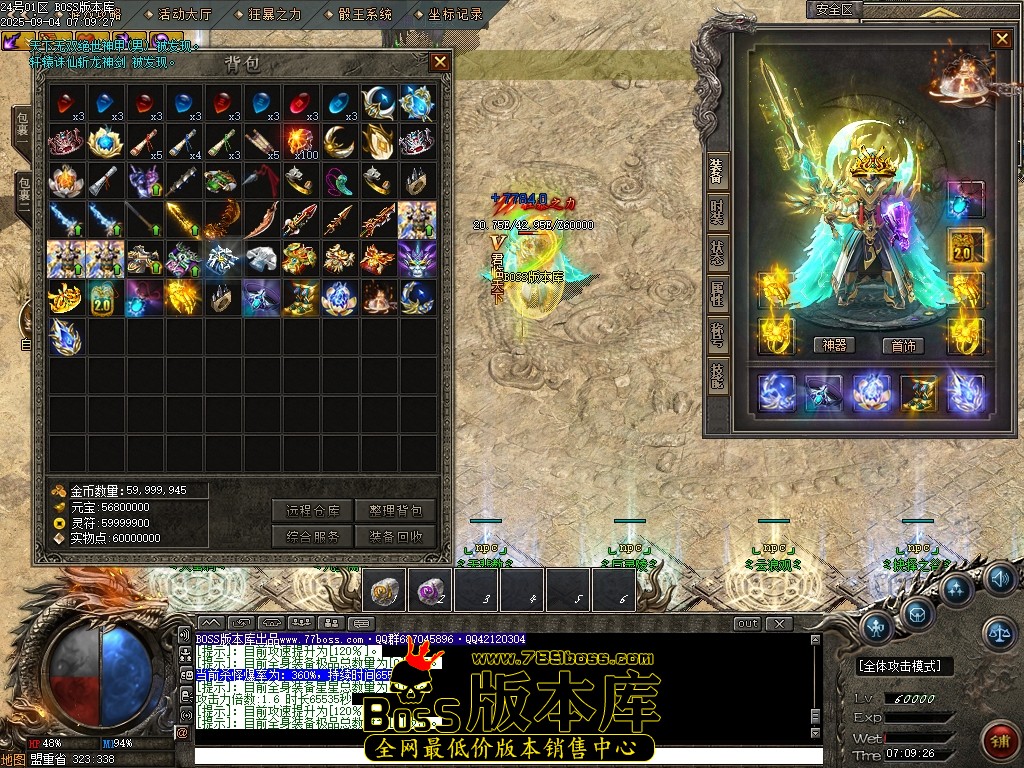This screenshot has width=1024, height=768.
Task: Use the item in hotbar slot 2
Action: [431, 591]
